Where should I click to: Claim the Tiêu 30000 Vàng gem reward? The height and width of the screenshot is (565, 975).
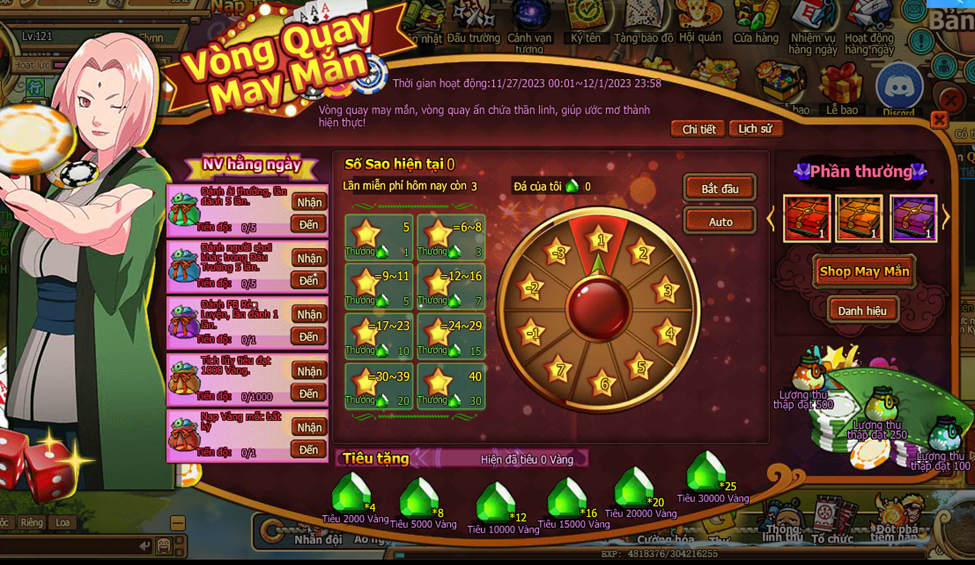click(707, 470)
